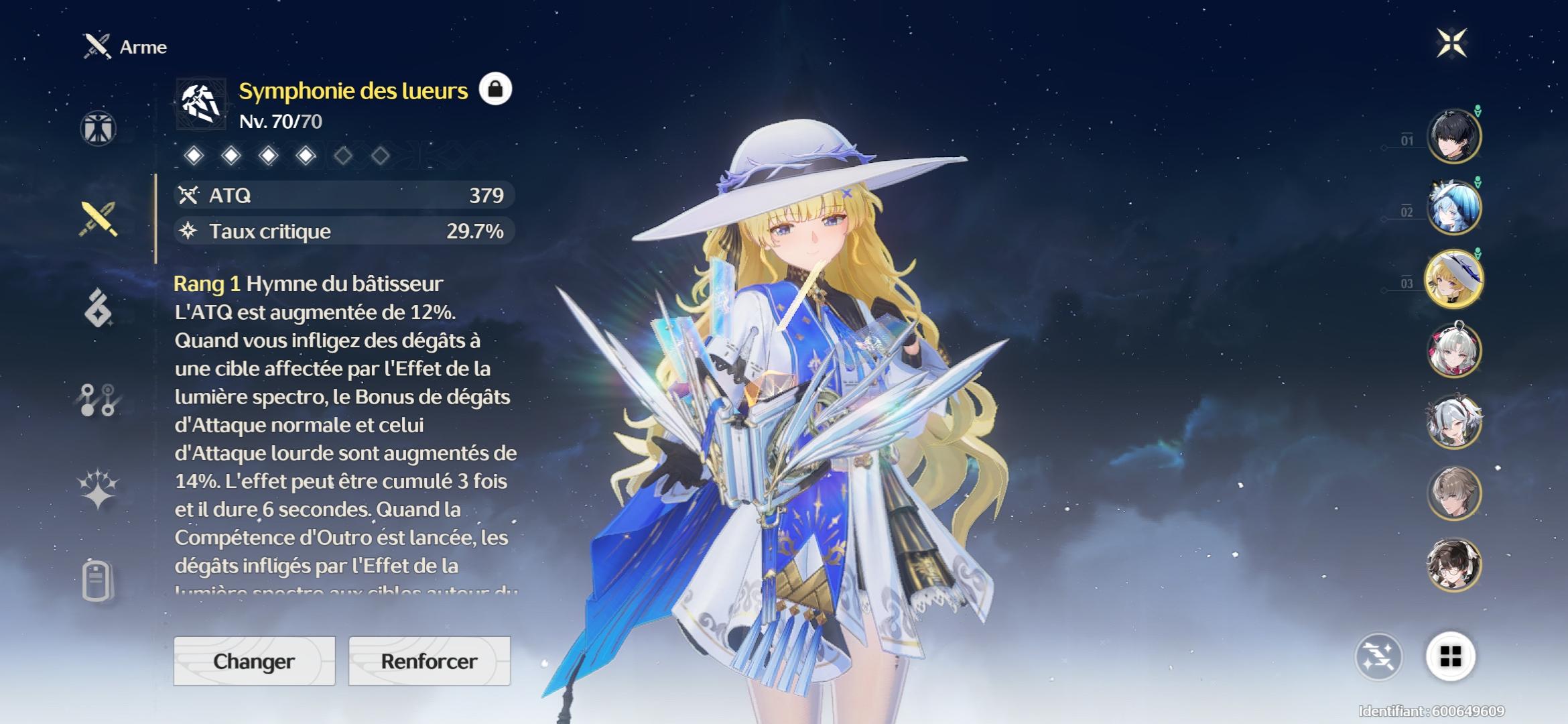Toggle the weapon lock icon
Screen dimensions: 1568x724
[495, 89]
